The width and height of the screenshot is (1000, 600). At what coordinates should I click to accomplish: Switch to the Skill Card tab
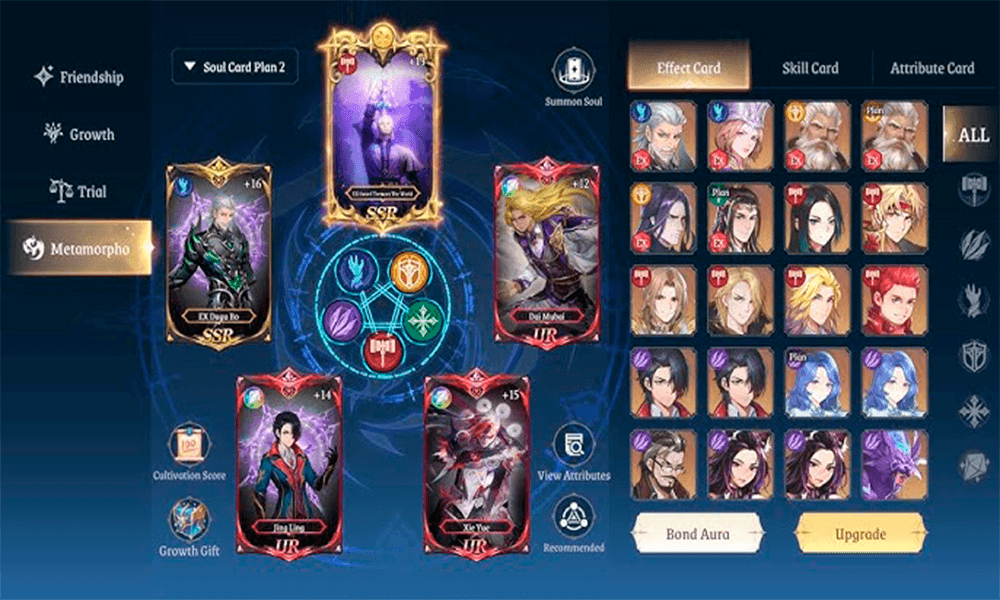(810, 68)
